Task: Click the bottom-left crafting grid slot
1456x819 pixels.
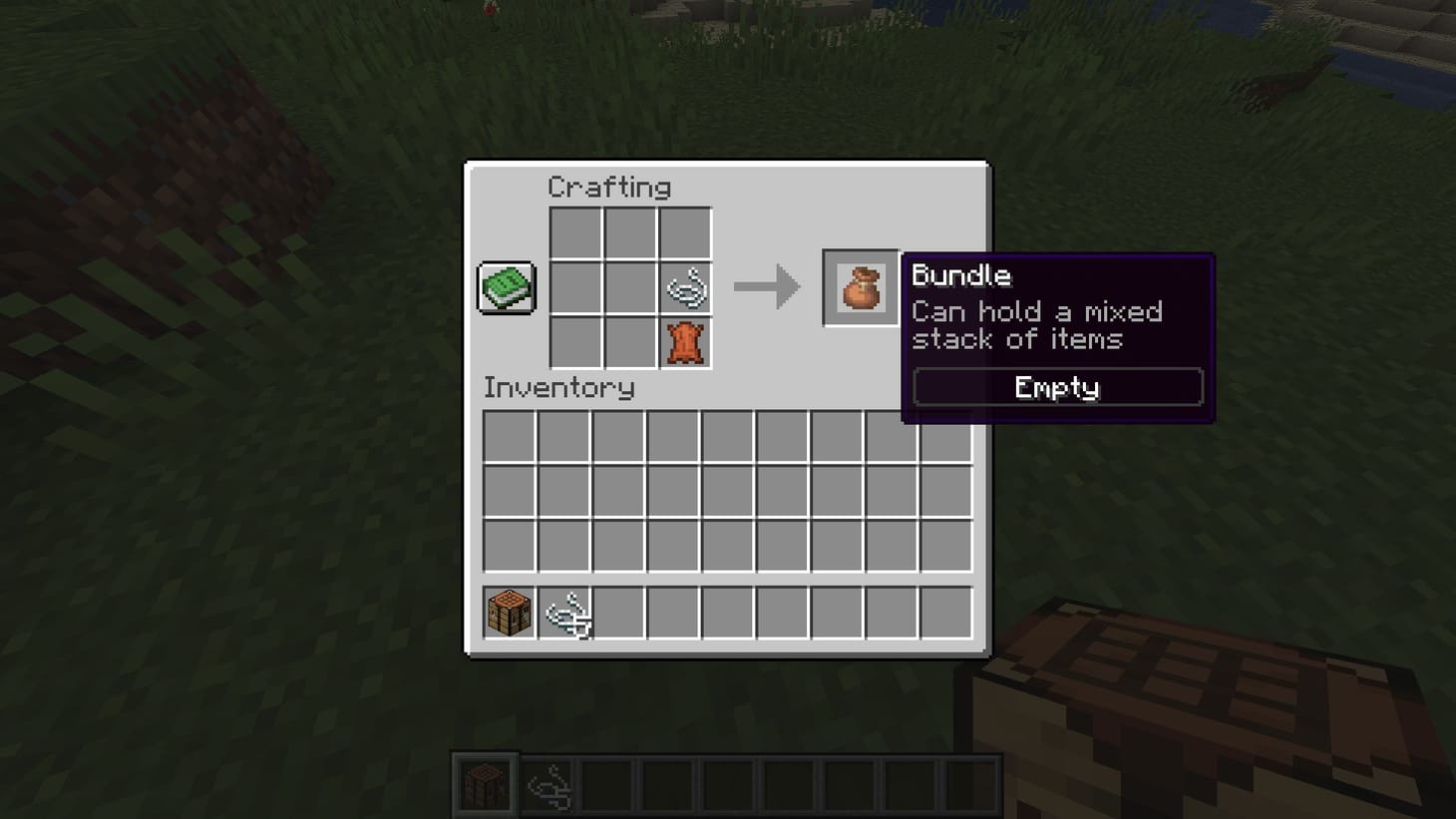Action: [574, 342]
